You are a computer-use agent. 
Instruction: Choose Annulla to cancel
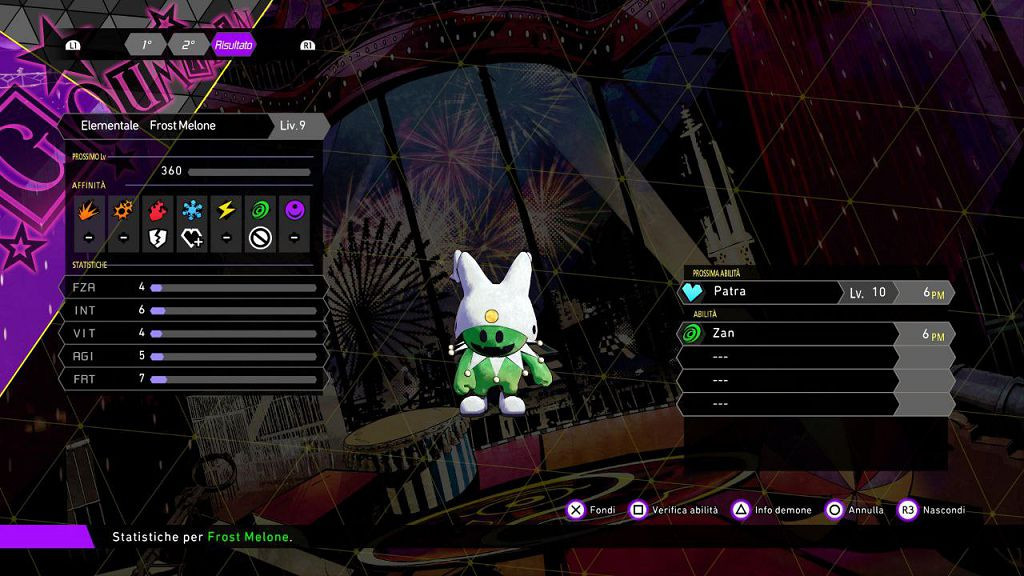point(854,510)
